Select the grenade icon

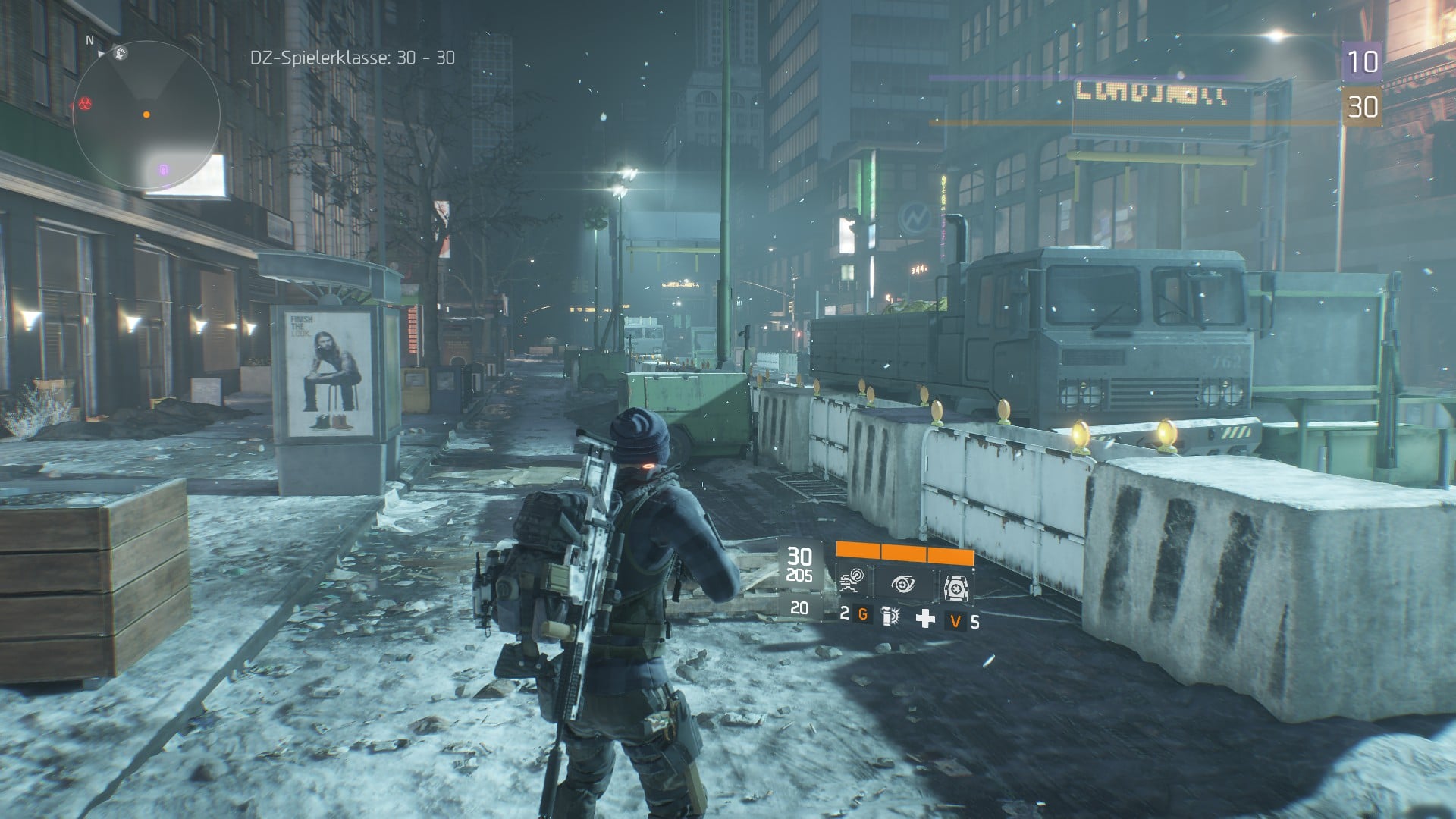tap(890, 617)
